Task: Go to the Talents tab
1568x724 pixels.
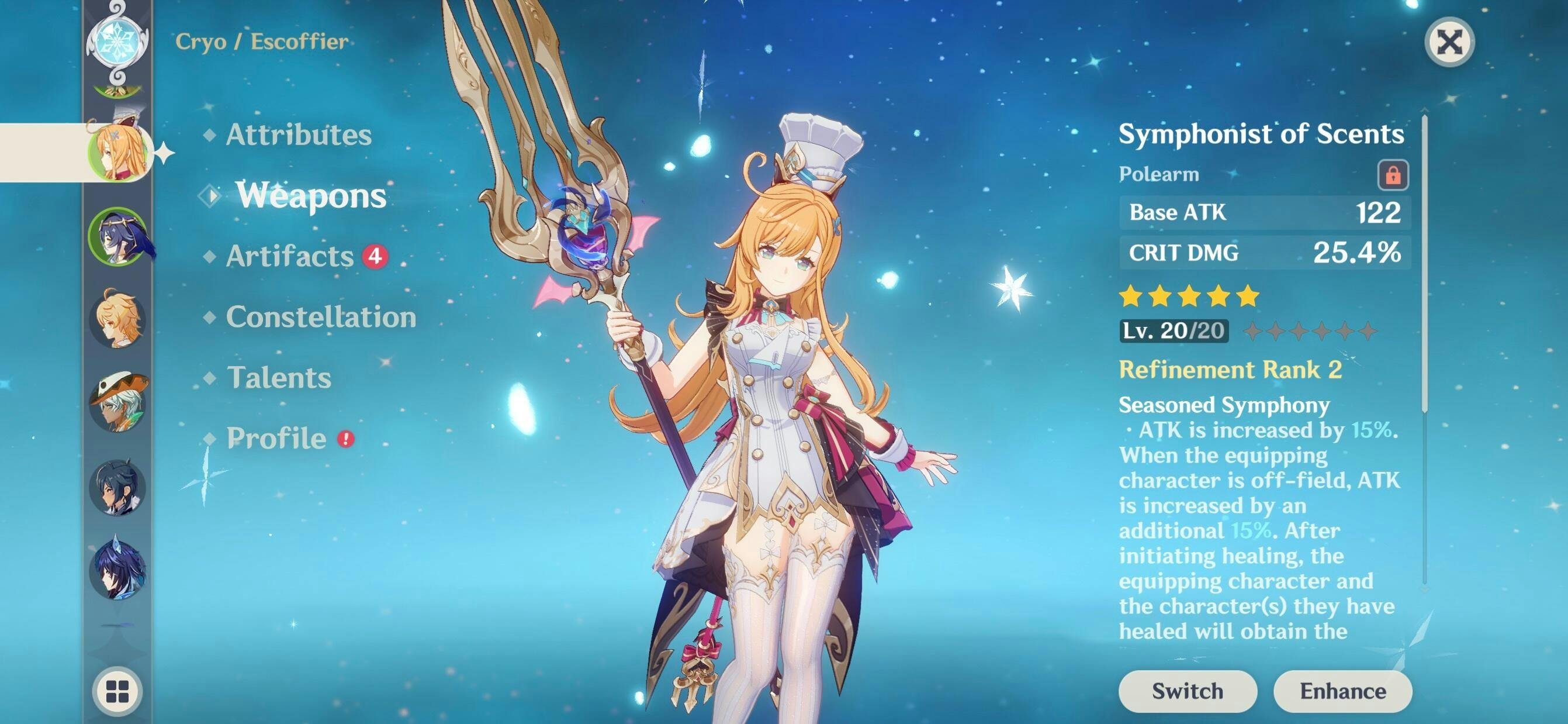Action: click(x=279, y=378)
